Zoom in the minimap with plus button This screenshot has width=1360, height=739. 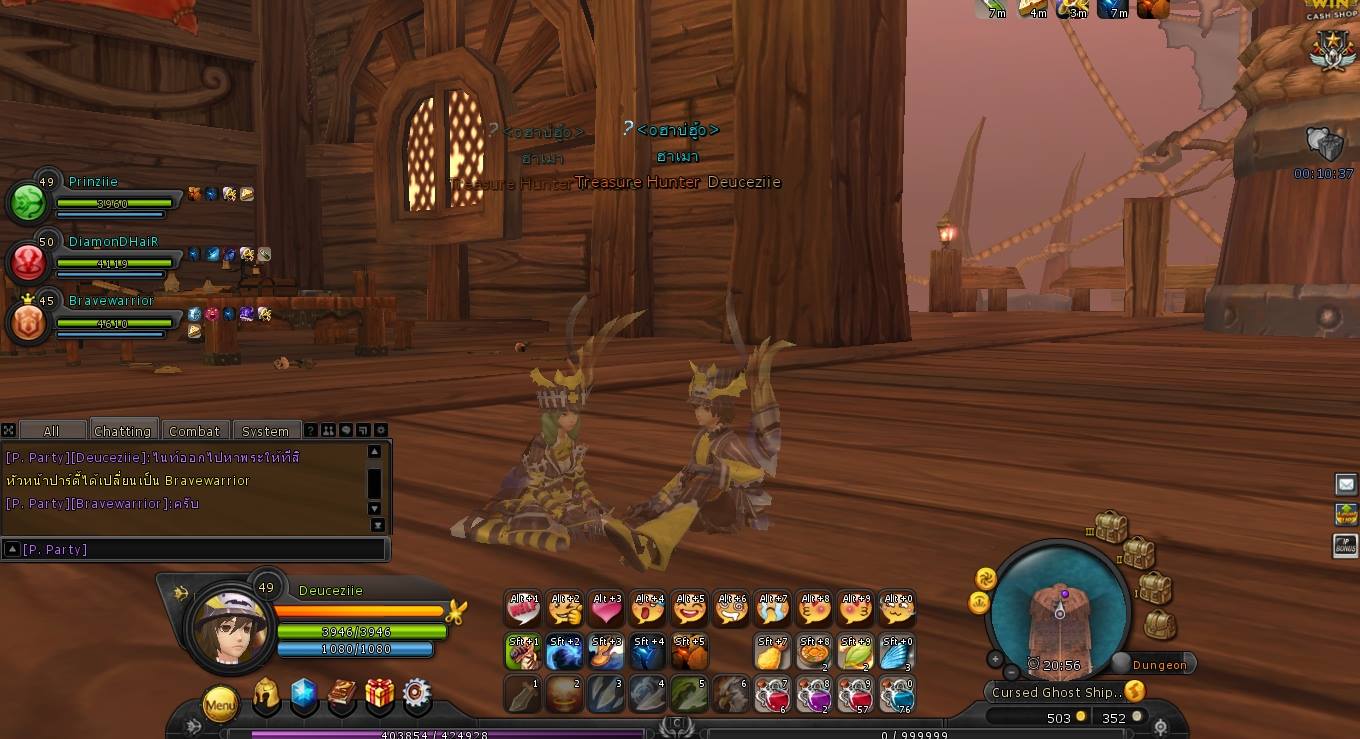(995, 659)
